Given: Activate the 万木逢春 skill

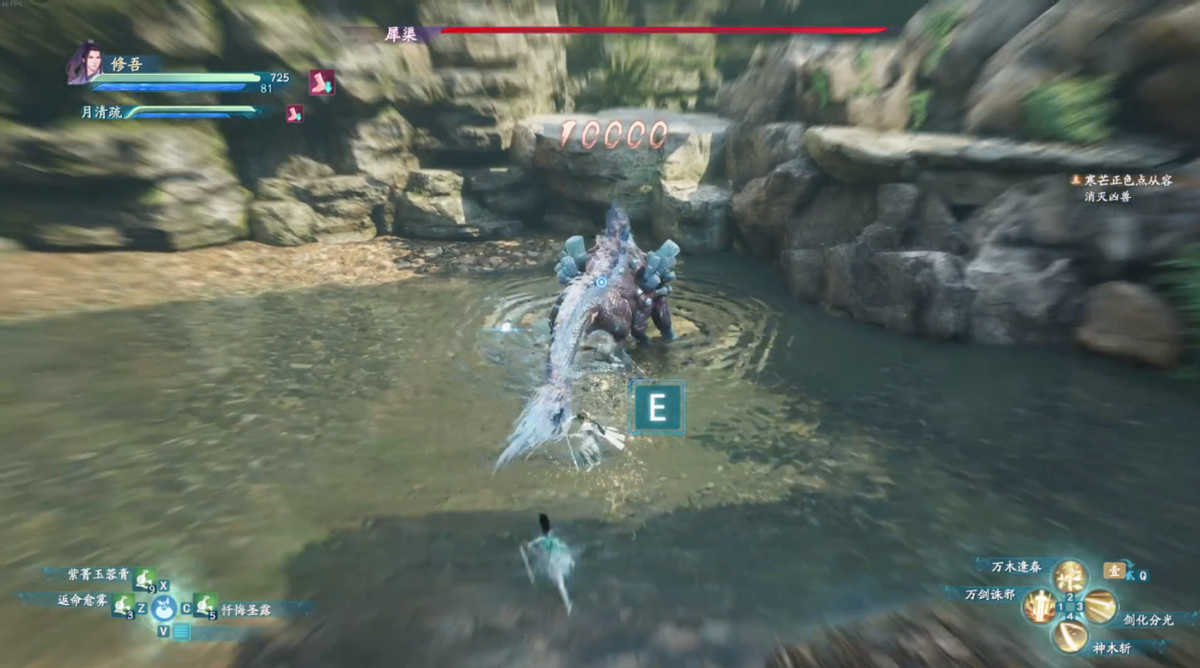Looking at the screenshot, I should (1069, 575).
